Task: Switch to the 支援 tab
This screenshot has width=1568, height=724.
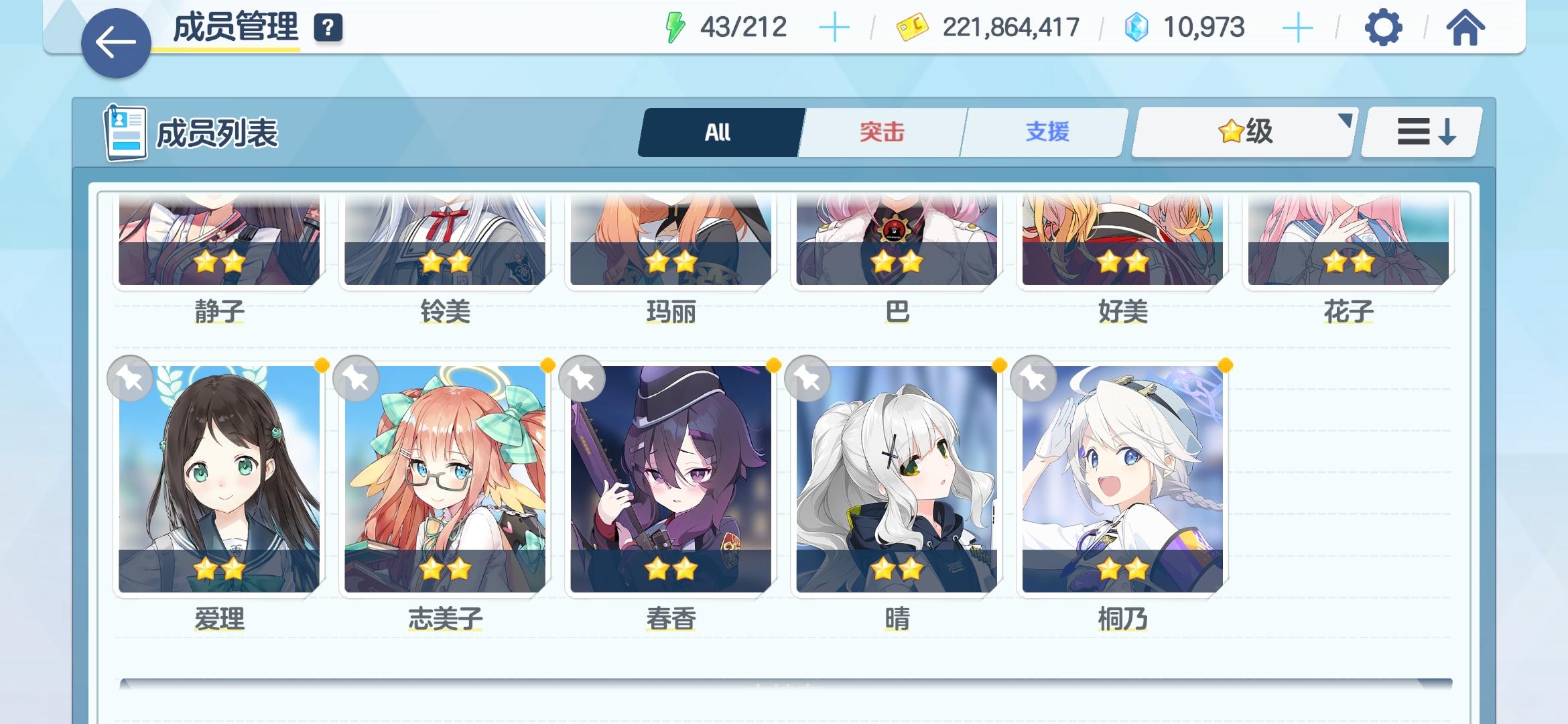Action: coord(1042,131)
